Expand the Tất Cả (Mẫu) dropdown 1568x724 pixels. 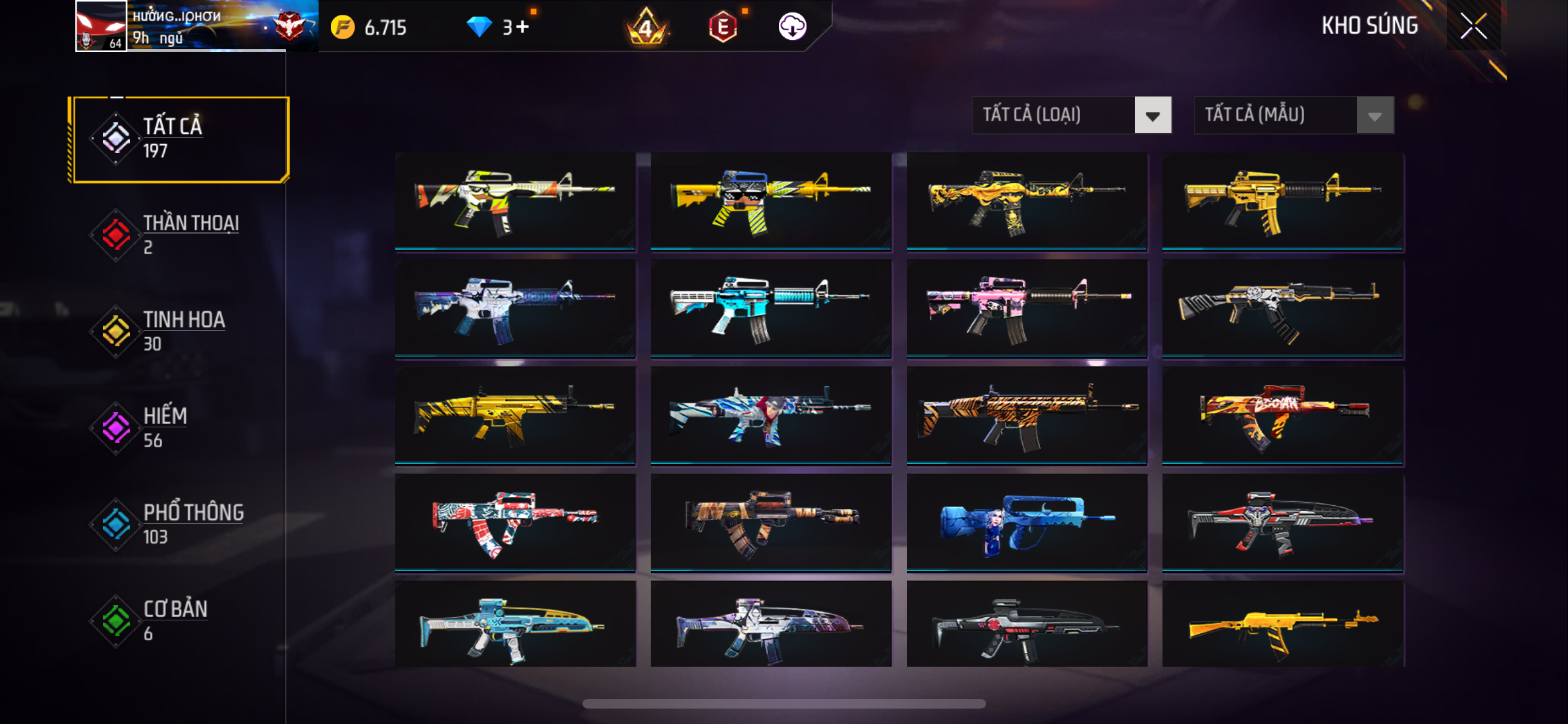pyautogui.click(x=1293, y=115)
